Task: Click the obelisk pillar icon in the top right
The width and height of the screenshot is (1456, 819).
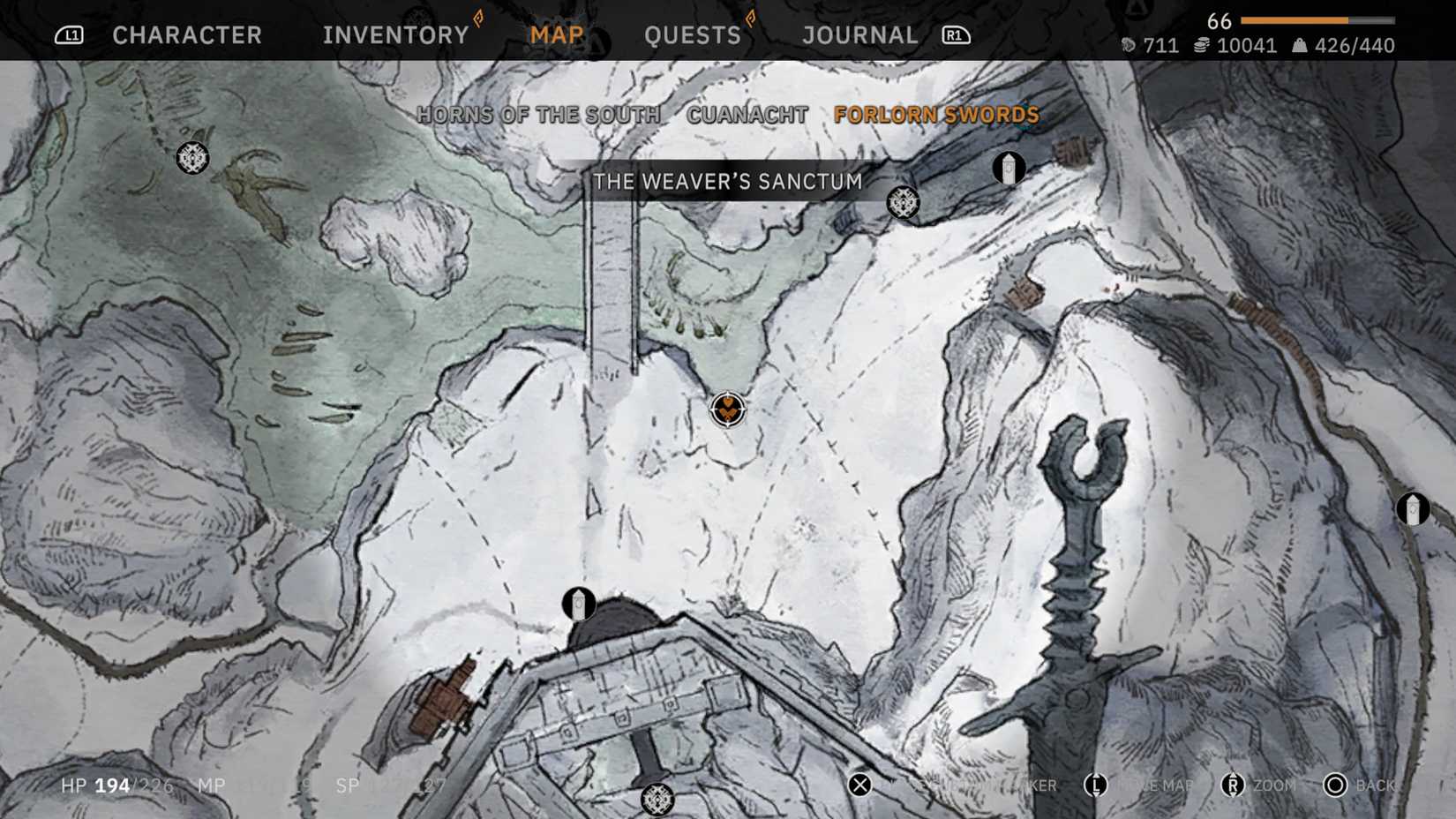Action: [x=1008, y=168]
